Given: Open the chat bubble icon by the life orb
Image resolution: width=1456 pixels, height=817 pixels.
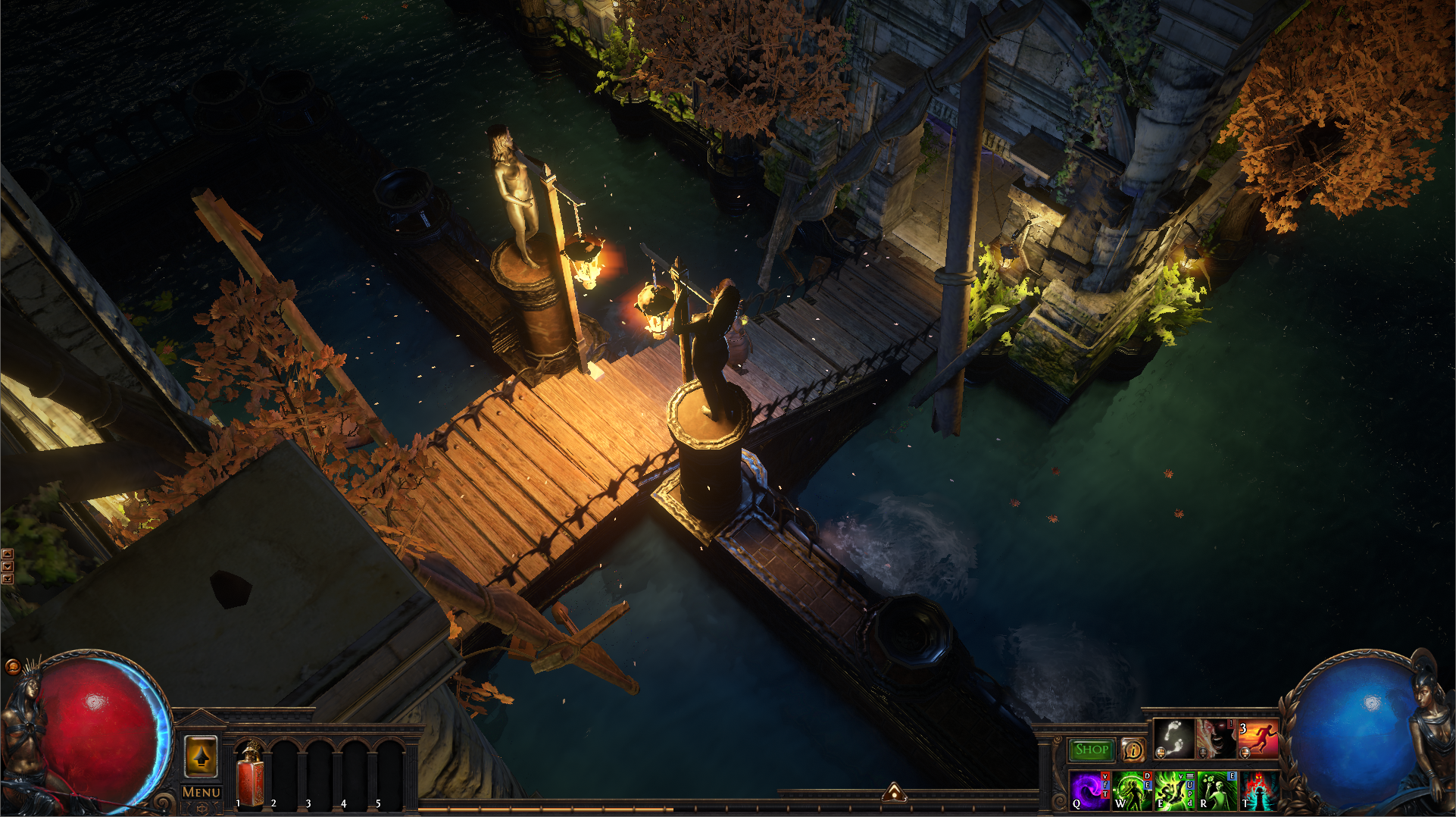Looking at the screenshot, I should [12, 667].
